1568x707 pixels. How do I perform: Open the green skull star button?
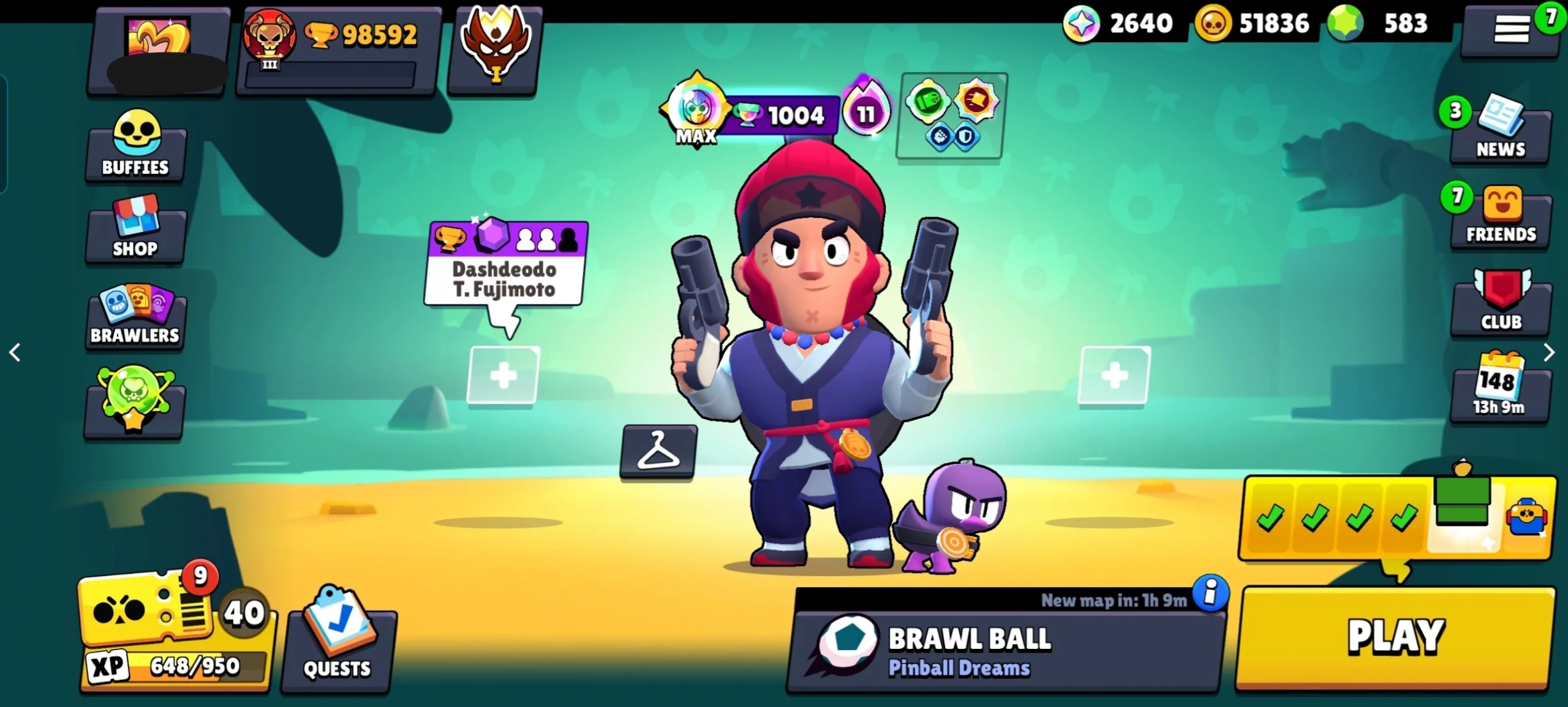(x=135, y=401)
